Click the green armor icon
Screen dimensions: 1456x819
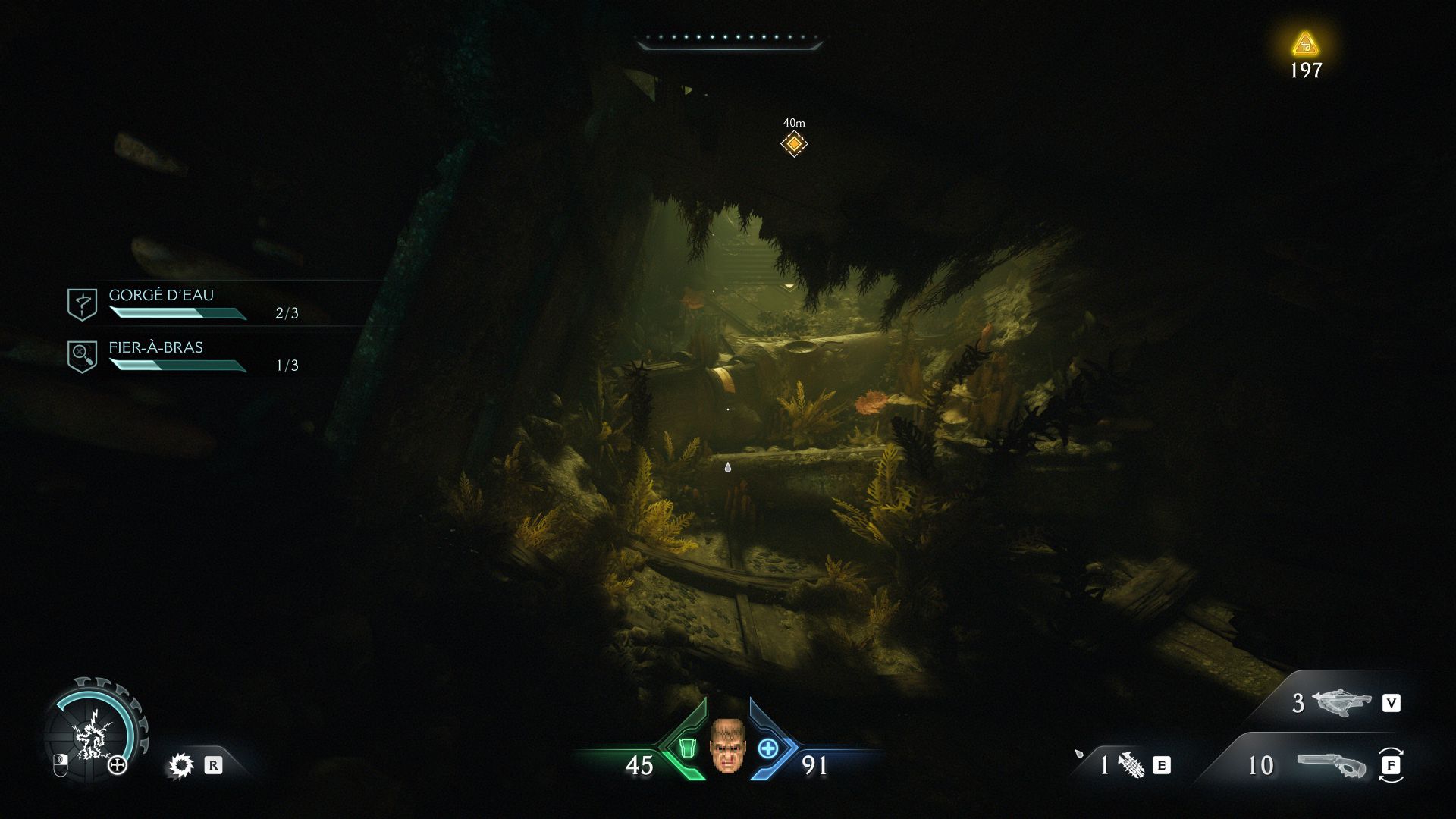pyautogui.click(x=687, y=748)
